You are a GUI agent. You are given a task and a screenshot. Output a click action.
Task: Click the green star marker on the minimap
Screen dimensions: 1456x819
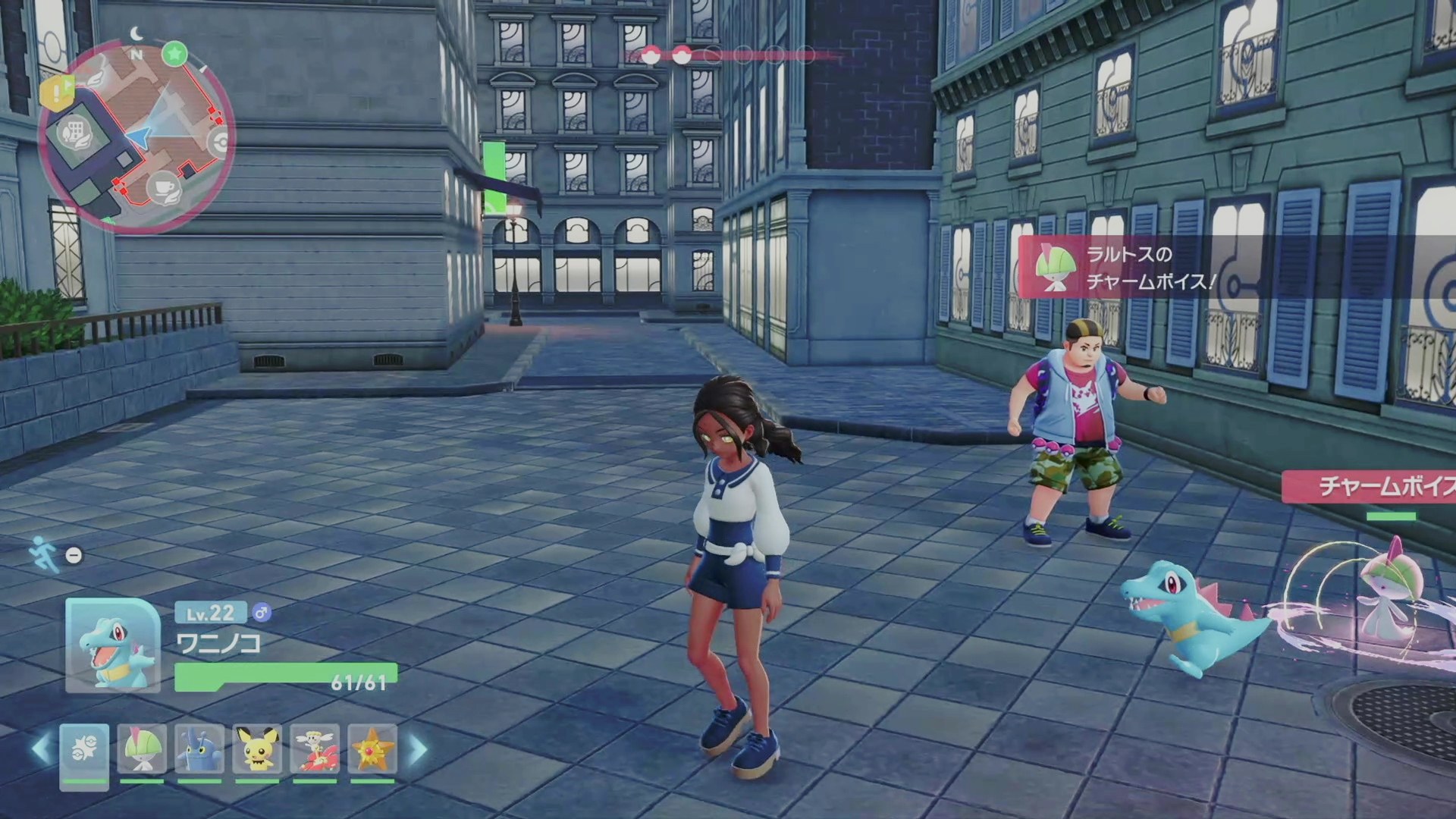(175, 54)
